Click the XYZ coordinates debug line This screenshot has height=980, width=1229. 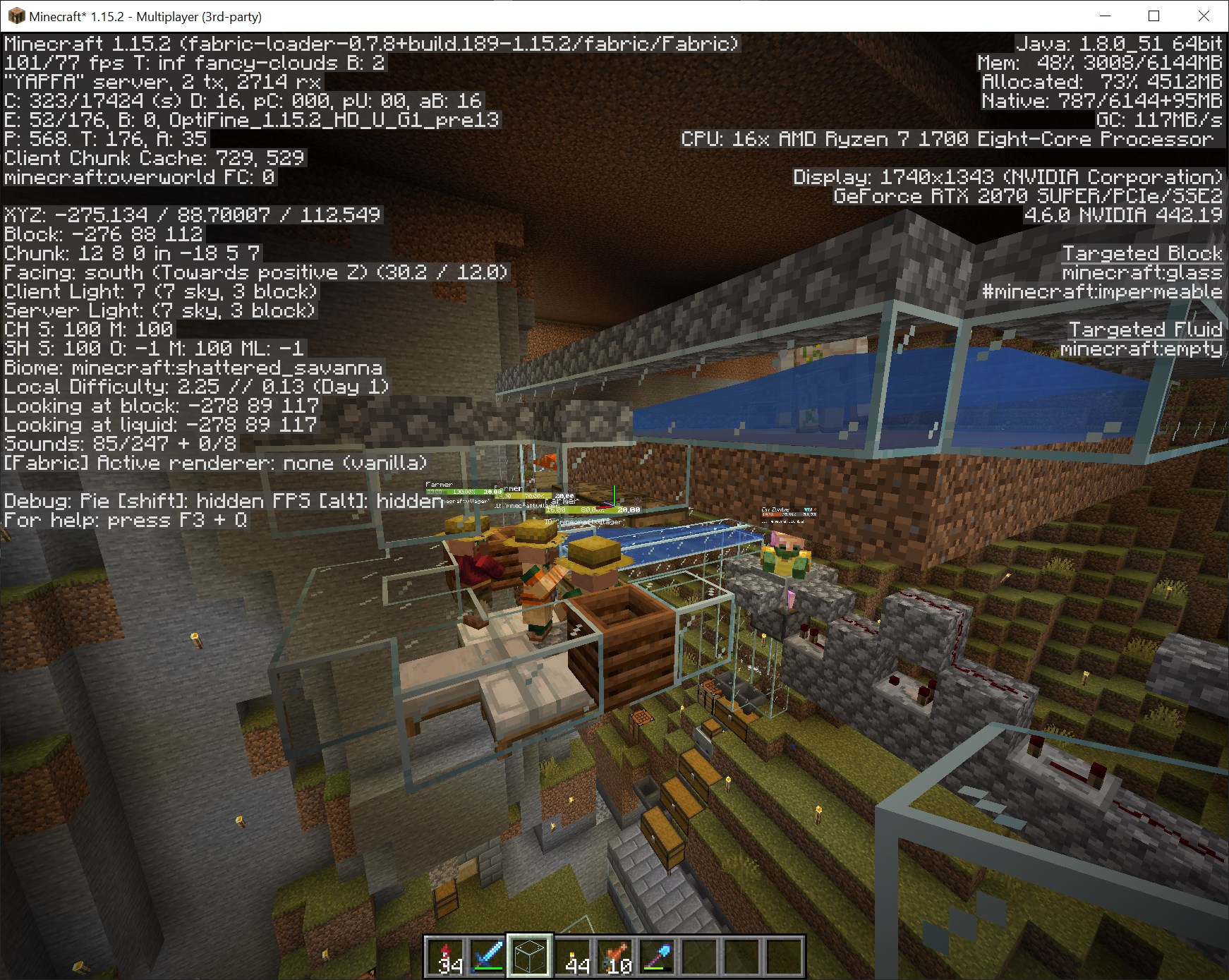point(190,214)
